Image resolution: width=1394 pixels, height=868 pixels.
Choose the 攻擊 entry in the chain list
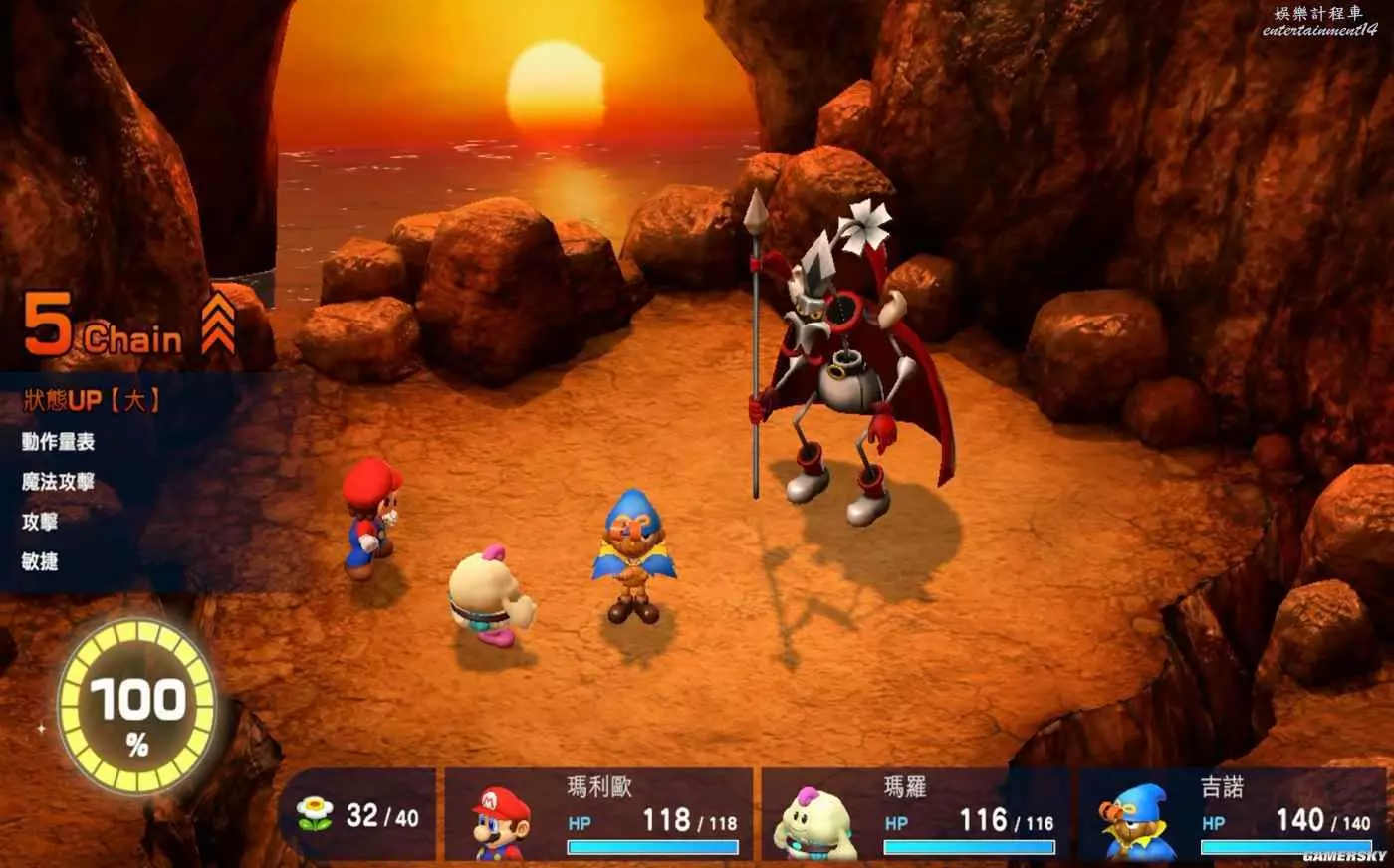click(x=40, y=522)
